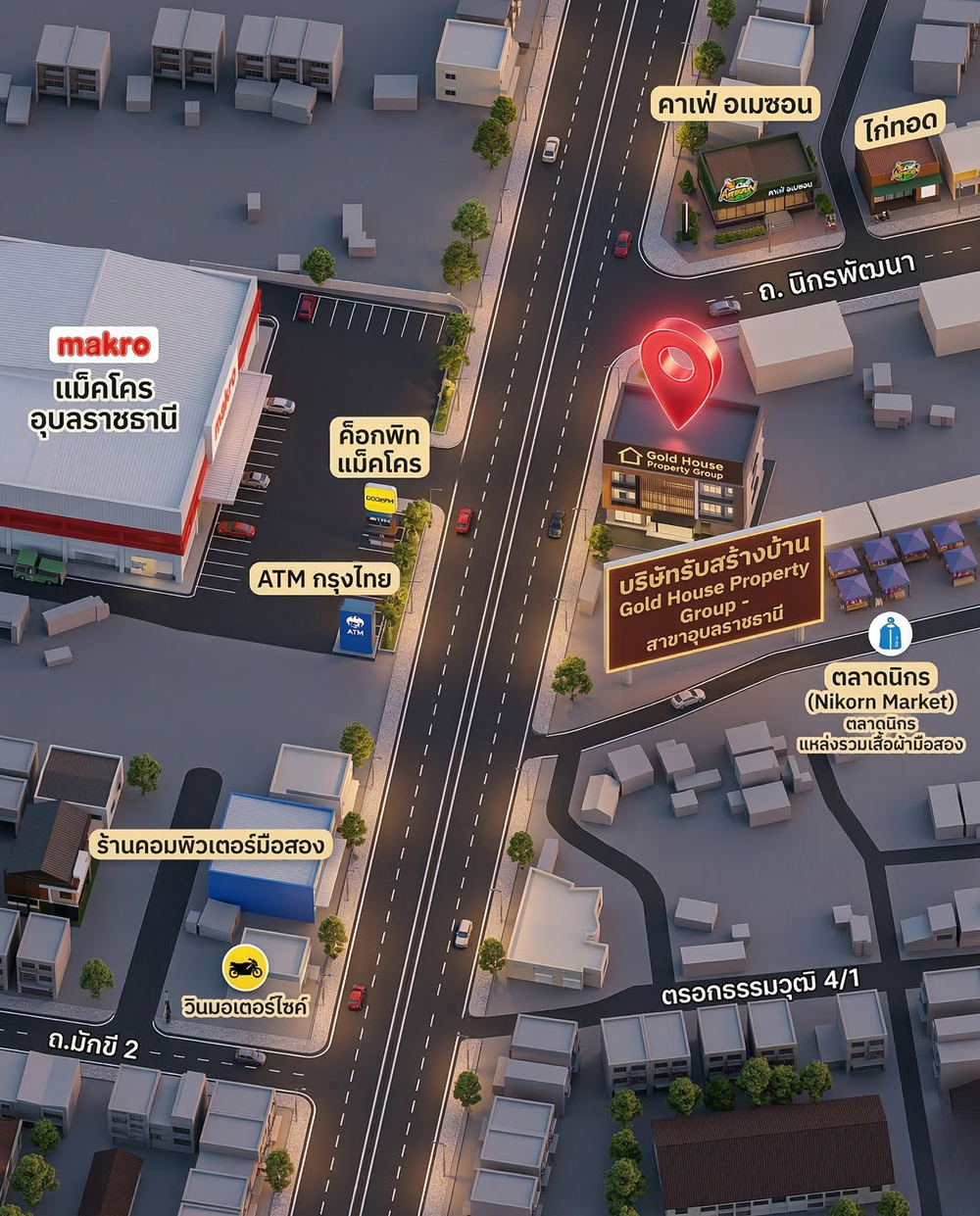Viewport: 980px width, 1216px height.
Task: Select the yellow motorcycle taxi marker
Action: [x=243, y=968]
